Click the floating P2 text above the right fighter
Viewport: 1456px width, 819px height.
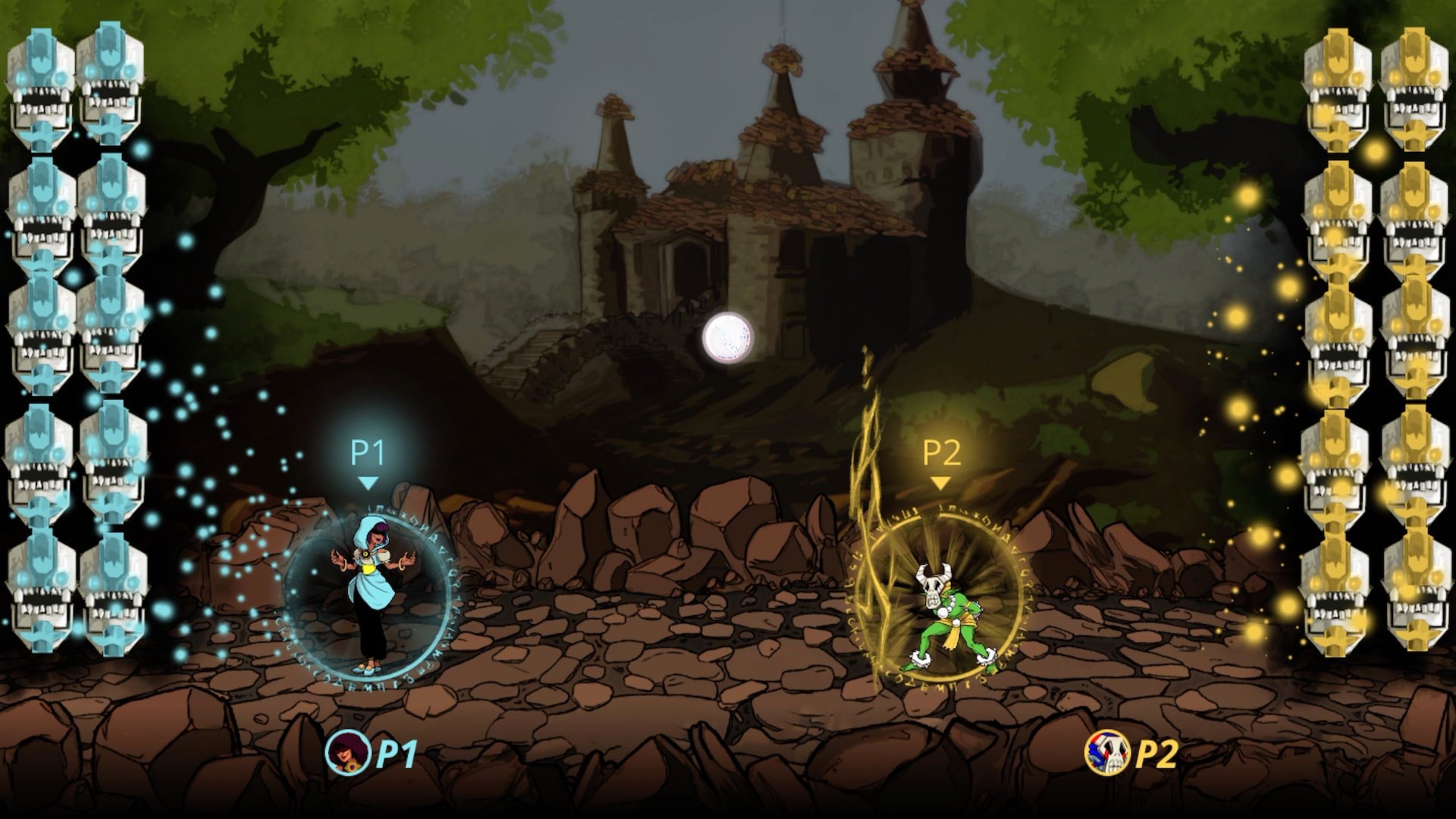click(x=942, y=450)
